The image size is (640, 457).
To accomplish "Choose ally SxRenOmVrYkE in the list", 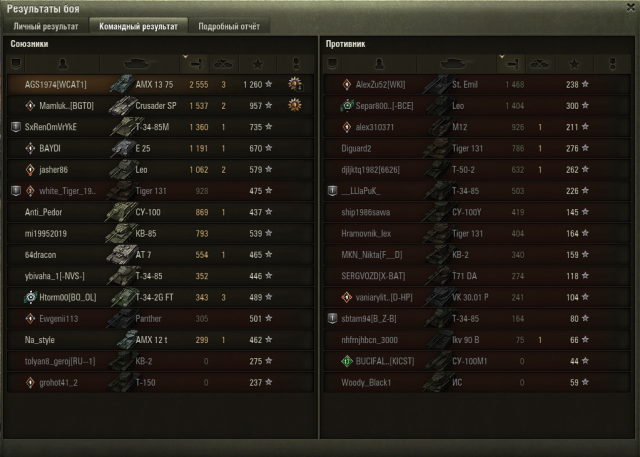I will coord(160,127).
